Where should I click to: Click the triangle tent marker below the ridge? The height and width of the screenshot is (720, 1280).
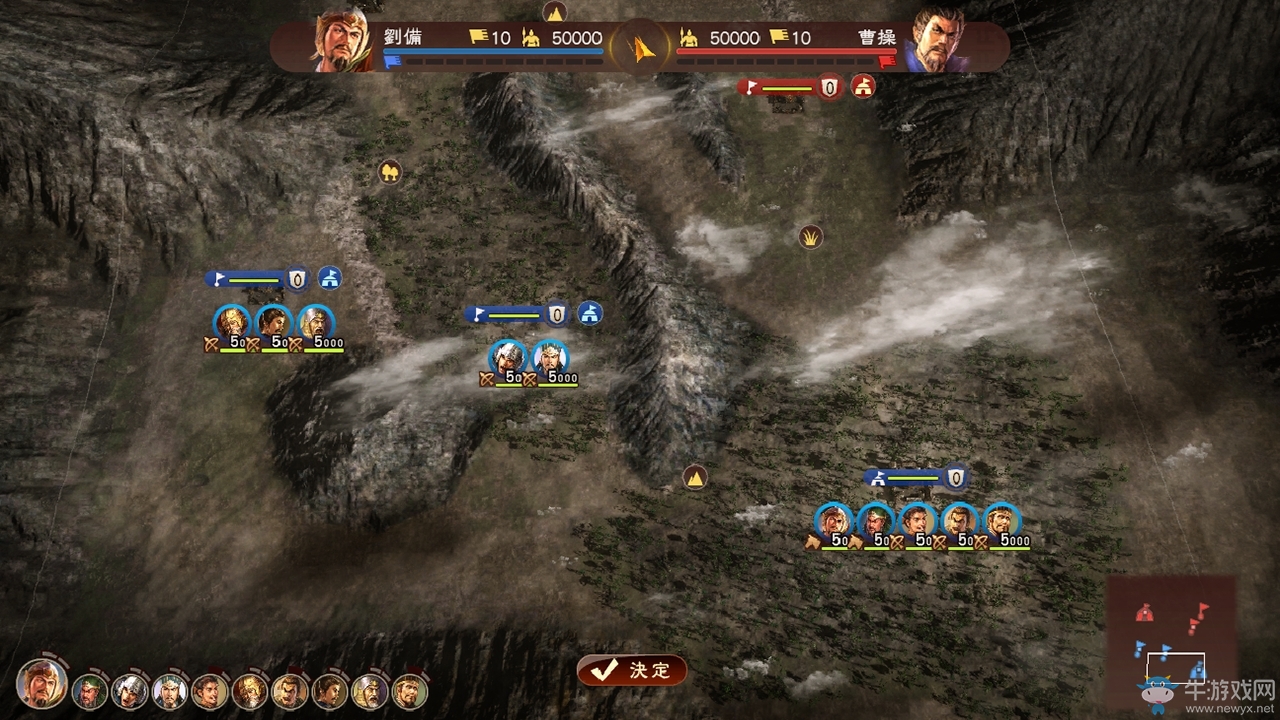694,477
